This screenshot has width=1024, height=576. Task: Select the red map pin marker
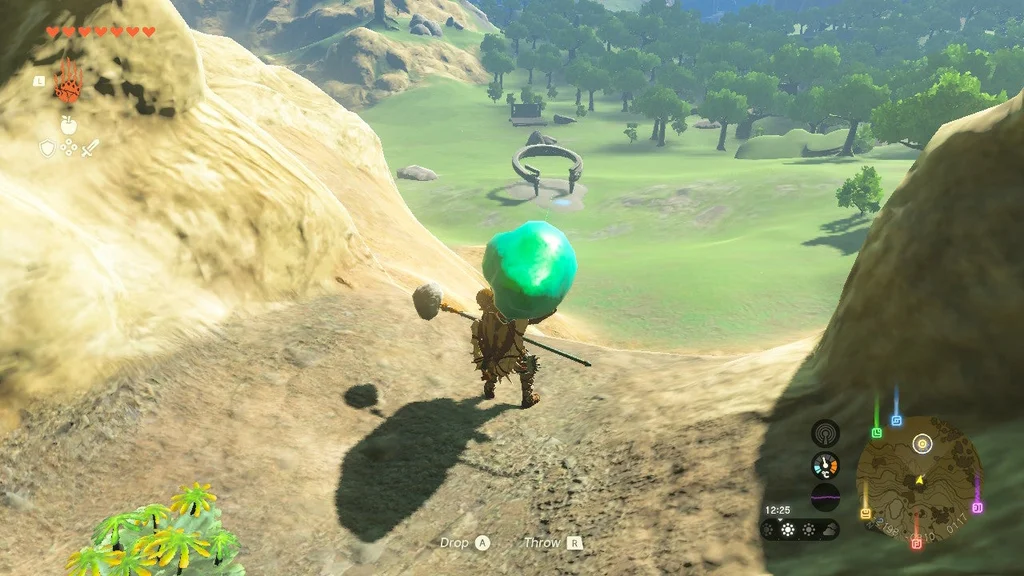(x=916, y=543)
